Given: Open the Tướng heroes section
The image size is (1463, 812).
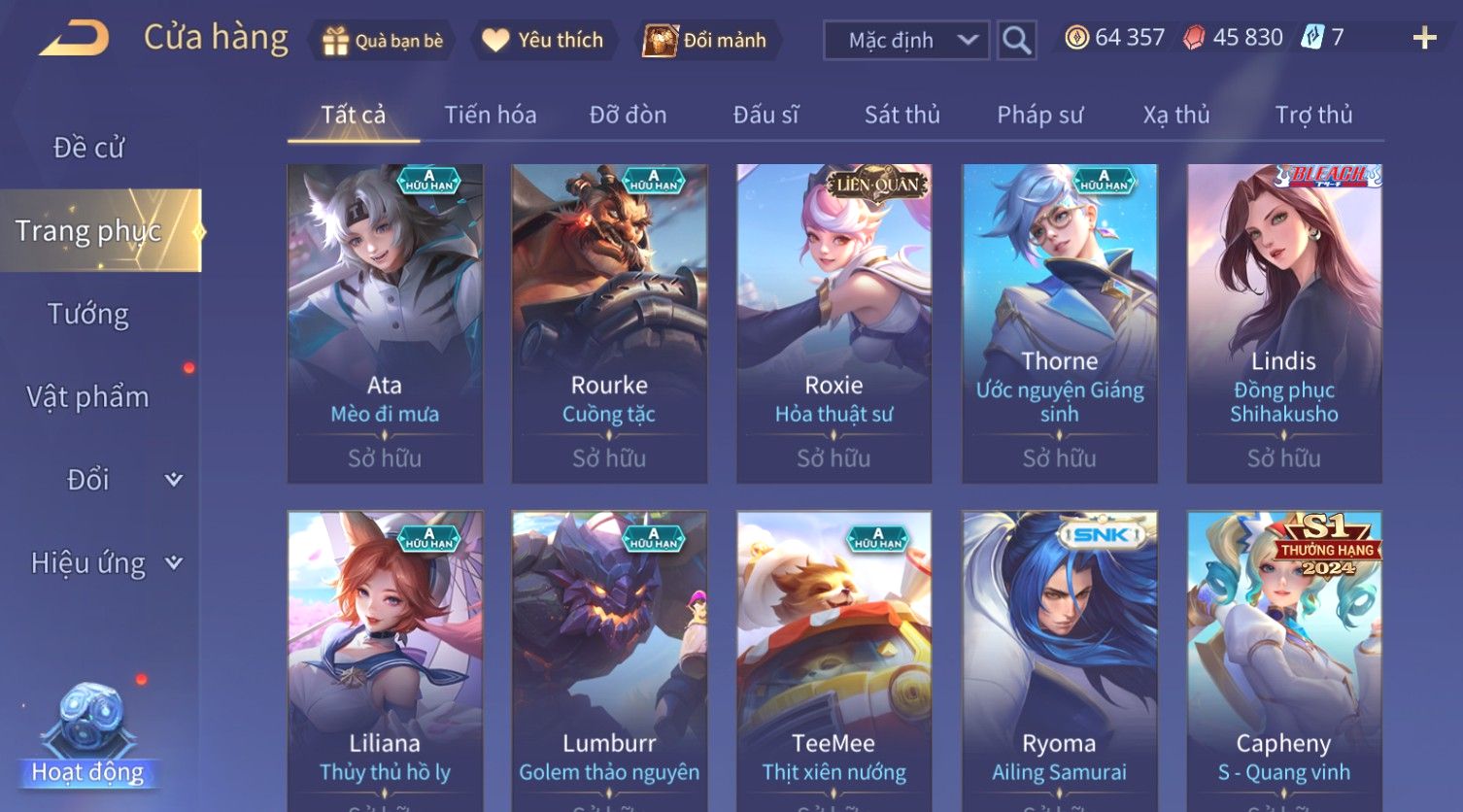Looking at the screenshot, I should pyautogui.click(x=88, y=314).
